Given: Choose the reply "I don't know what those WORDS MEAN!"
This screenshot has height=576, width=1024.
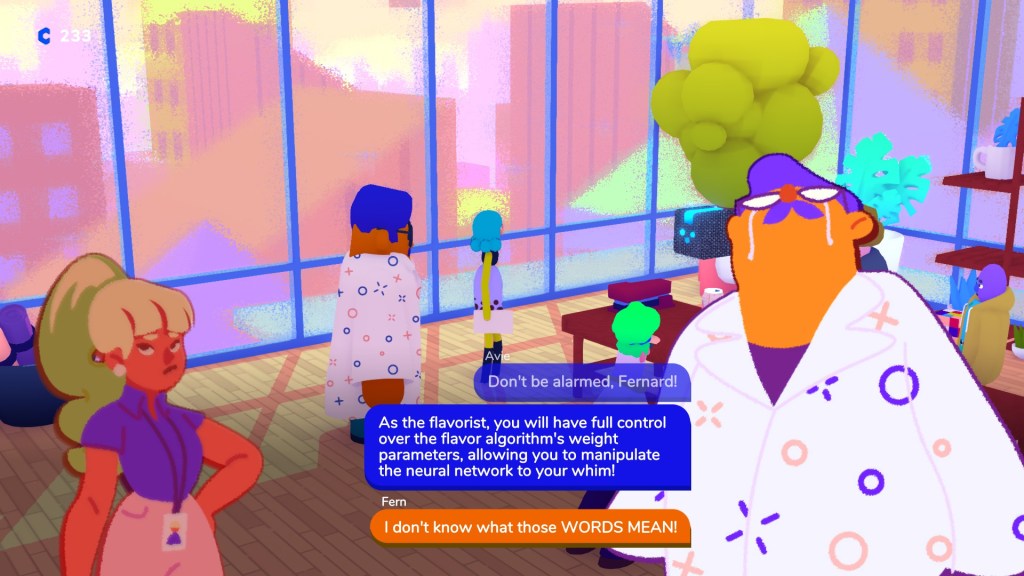Looking at the screenshot, I should click(x=530, y=527).
